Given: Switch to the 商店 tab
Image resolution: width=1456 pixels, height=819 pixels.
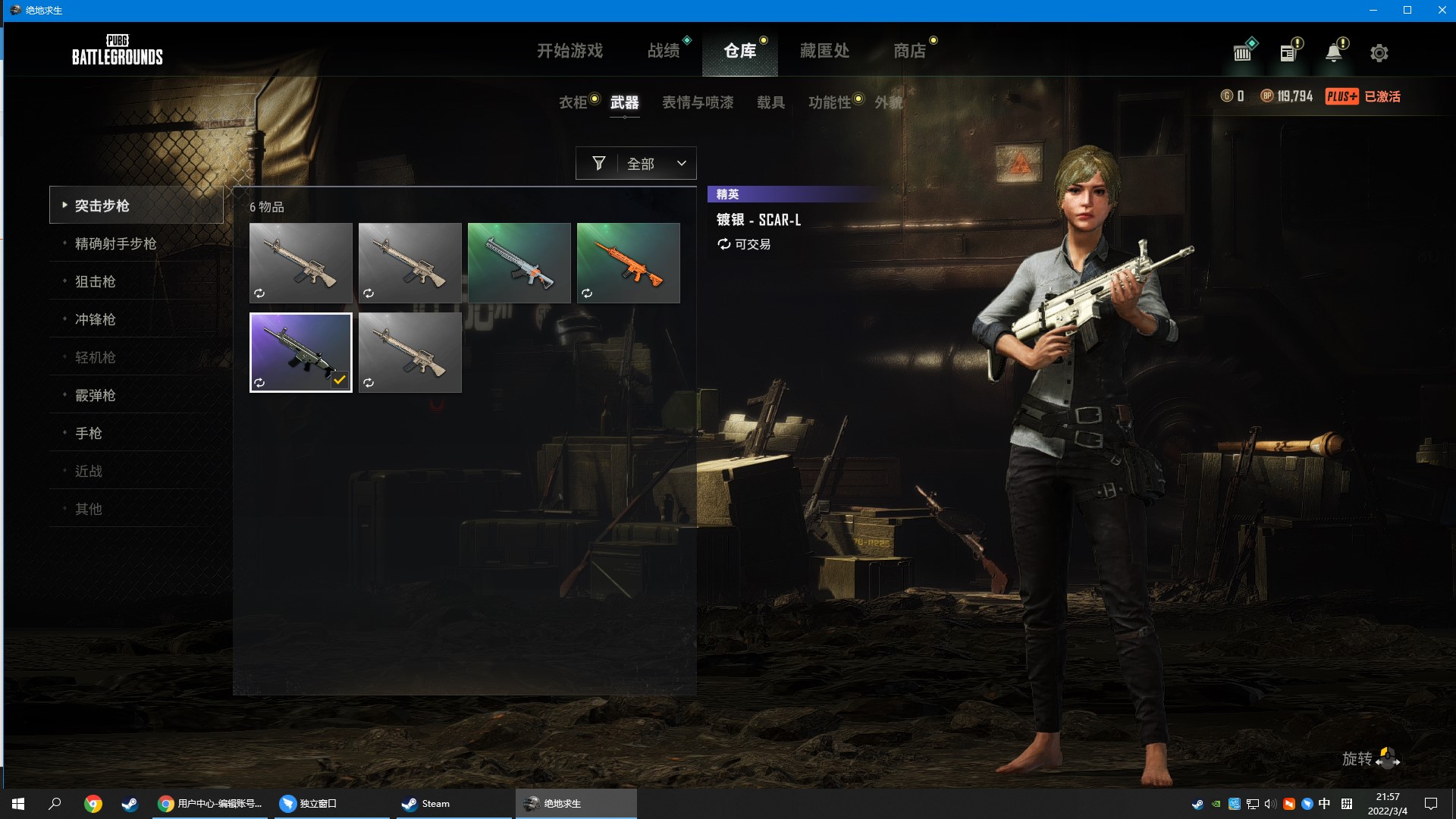Looking at the screenshot, I should (x=910, y=51).
